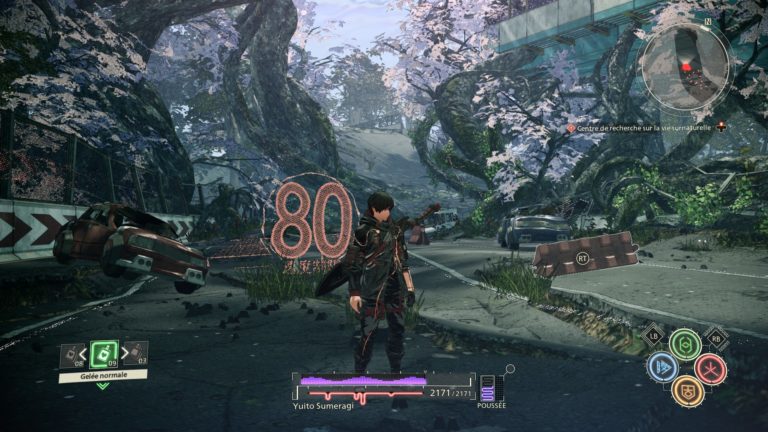The height and width of the screenshot is (432, 768).
Task: Activate the orange emblem SAS ability
Action: coord(686,391)
